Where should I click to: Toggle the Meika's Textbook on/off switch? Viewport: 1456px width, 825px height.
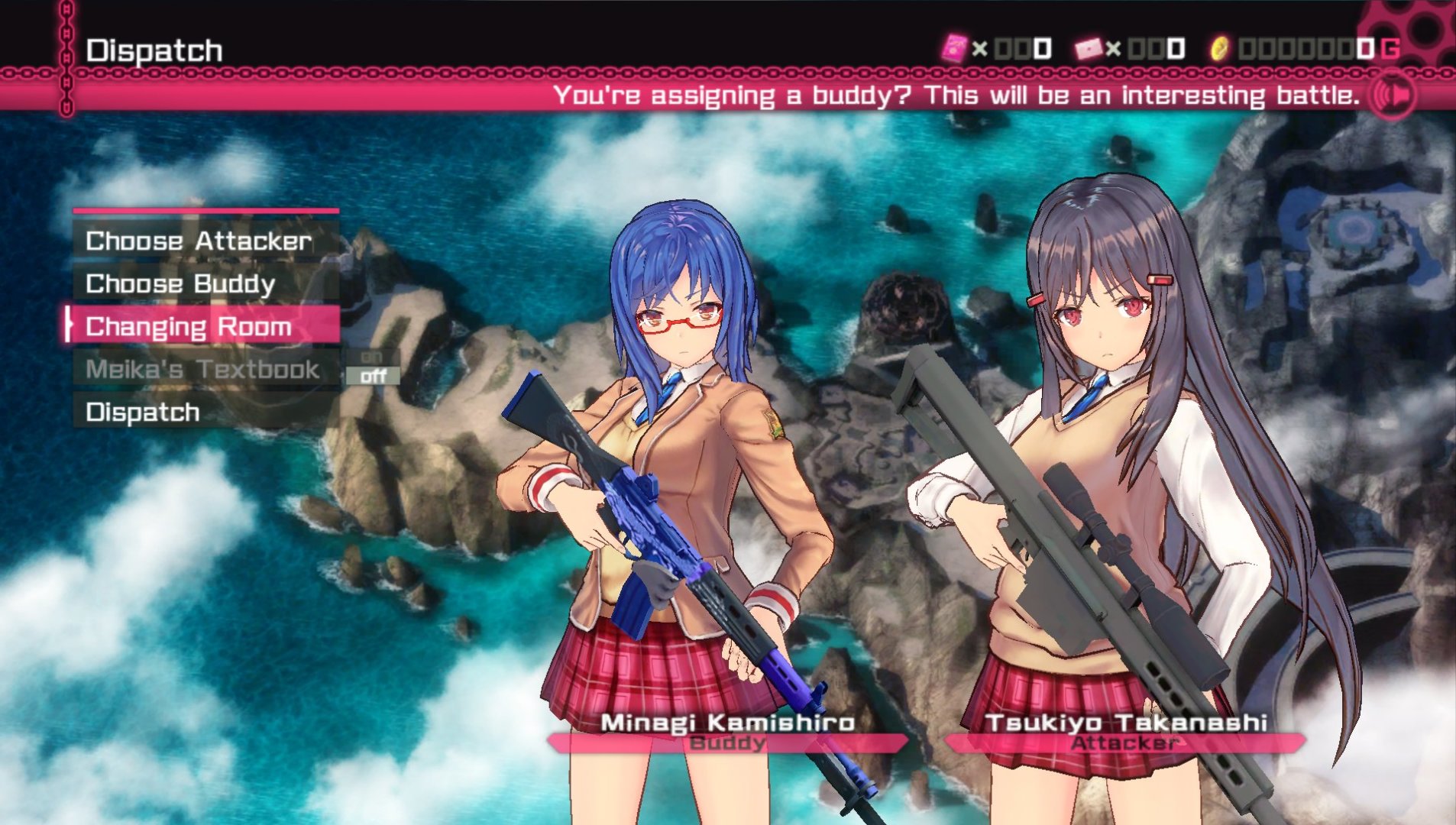click(x=373, y=367)
